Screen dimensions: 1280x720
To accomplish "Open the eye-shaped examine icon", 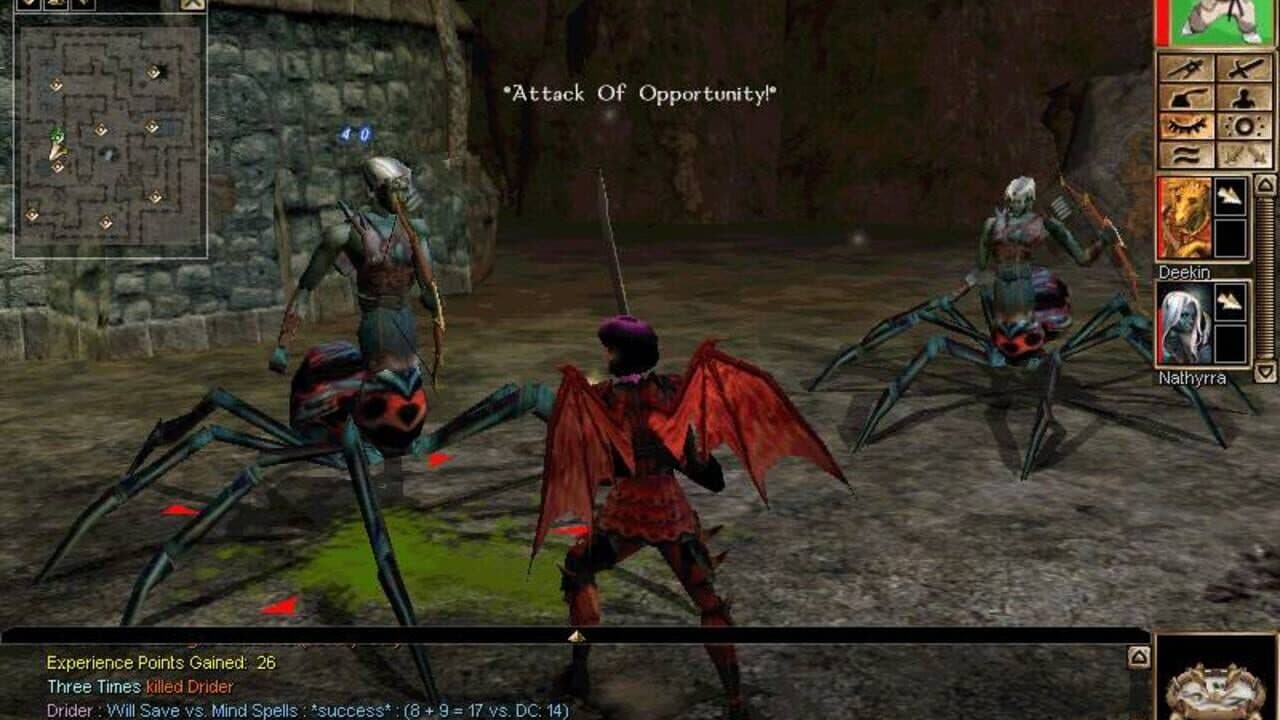I will [x=1187, y=124].
